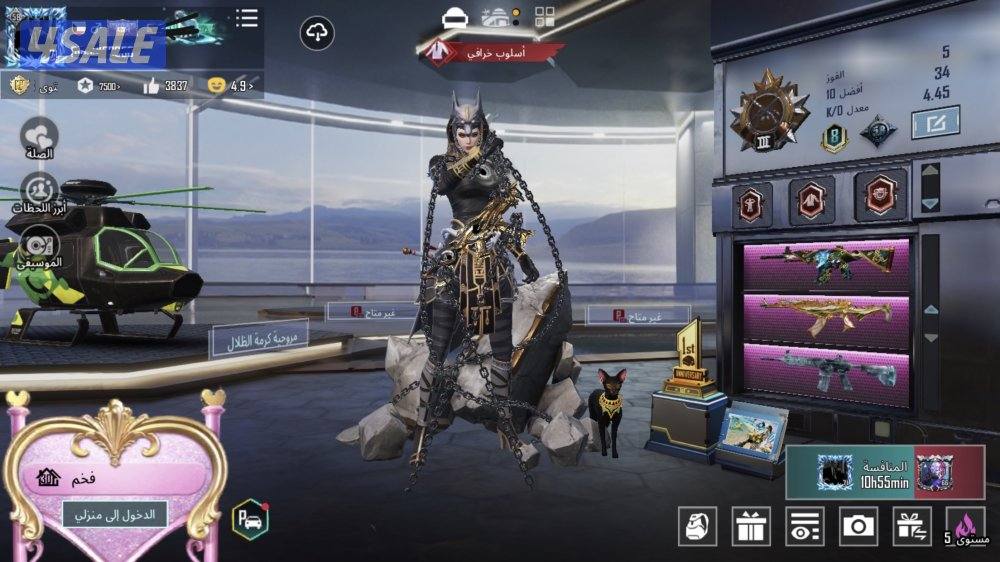Viewport: 1000px width, 562px height.
Task: Tap the cloud upload icon
Action: coord(317,34)
